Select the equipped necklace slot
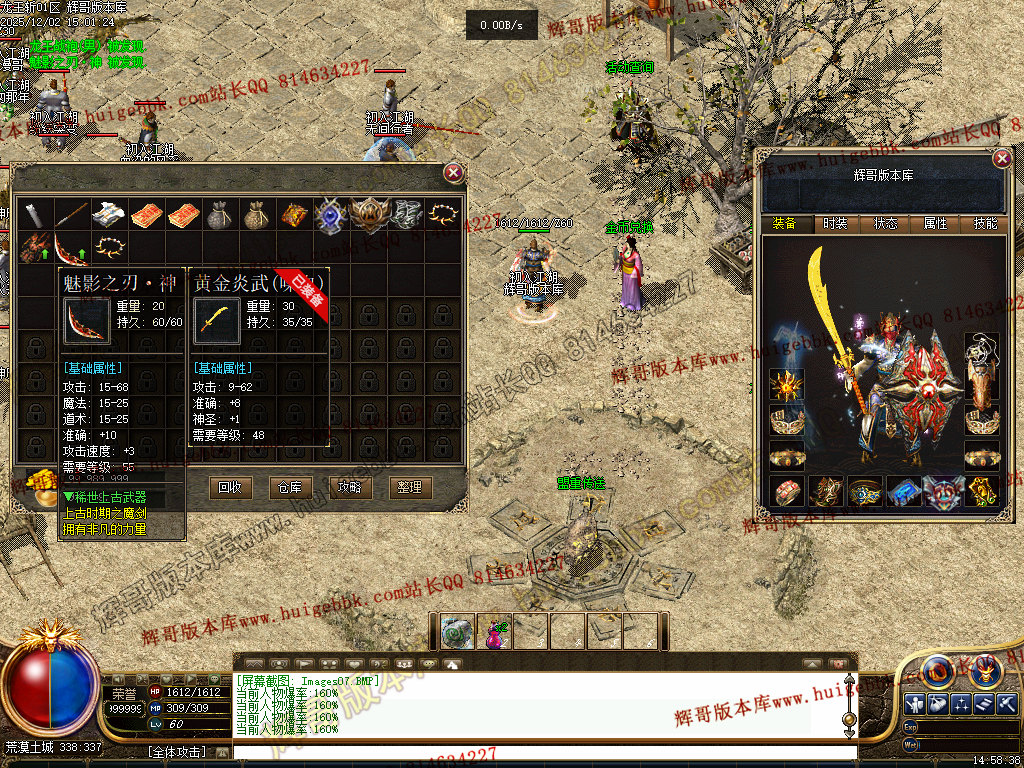 [982, 354]
